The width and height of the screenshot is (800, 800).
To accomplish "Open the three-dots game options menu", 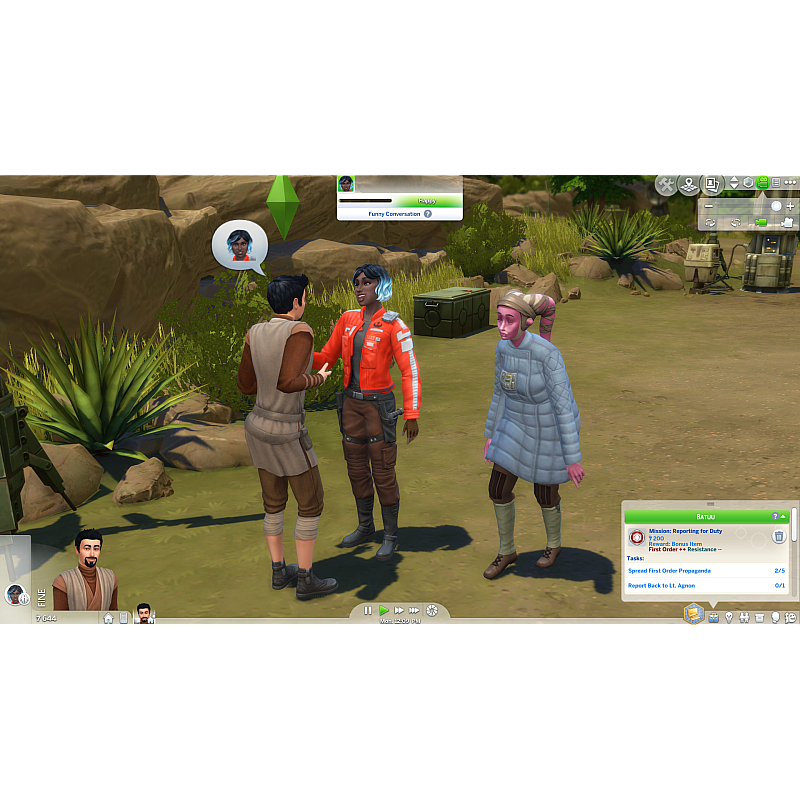I will click(790, 183).
